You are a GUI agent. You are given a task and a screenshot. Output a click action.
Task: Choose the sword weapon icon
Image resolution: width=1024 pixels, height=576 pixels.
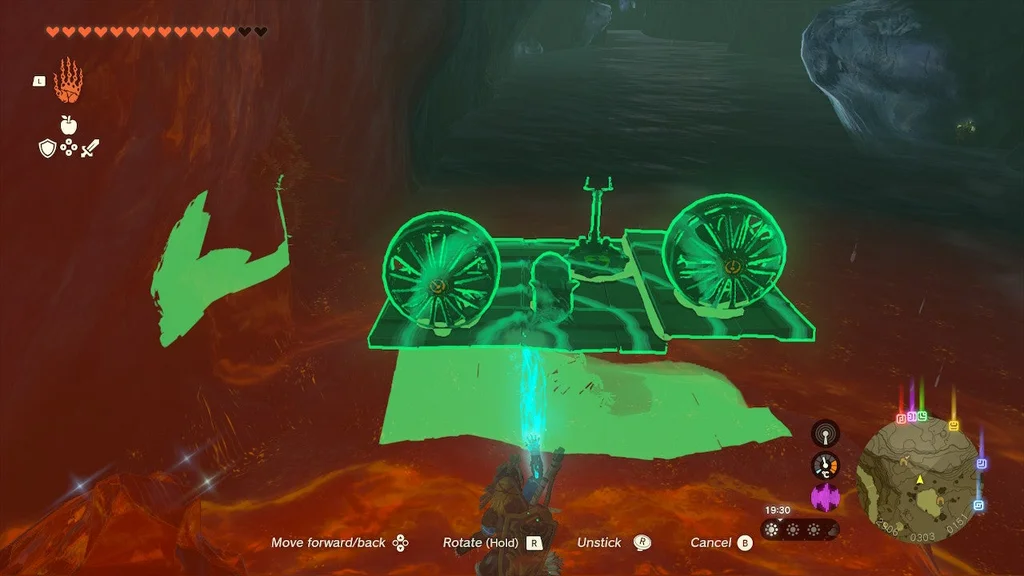pos(90,149)
